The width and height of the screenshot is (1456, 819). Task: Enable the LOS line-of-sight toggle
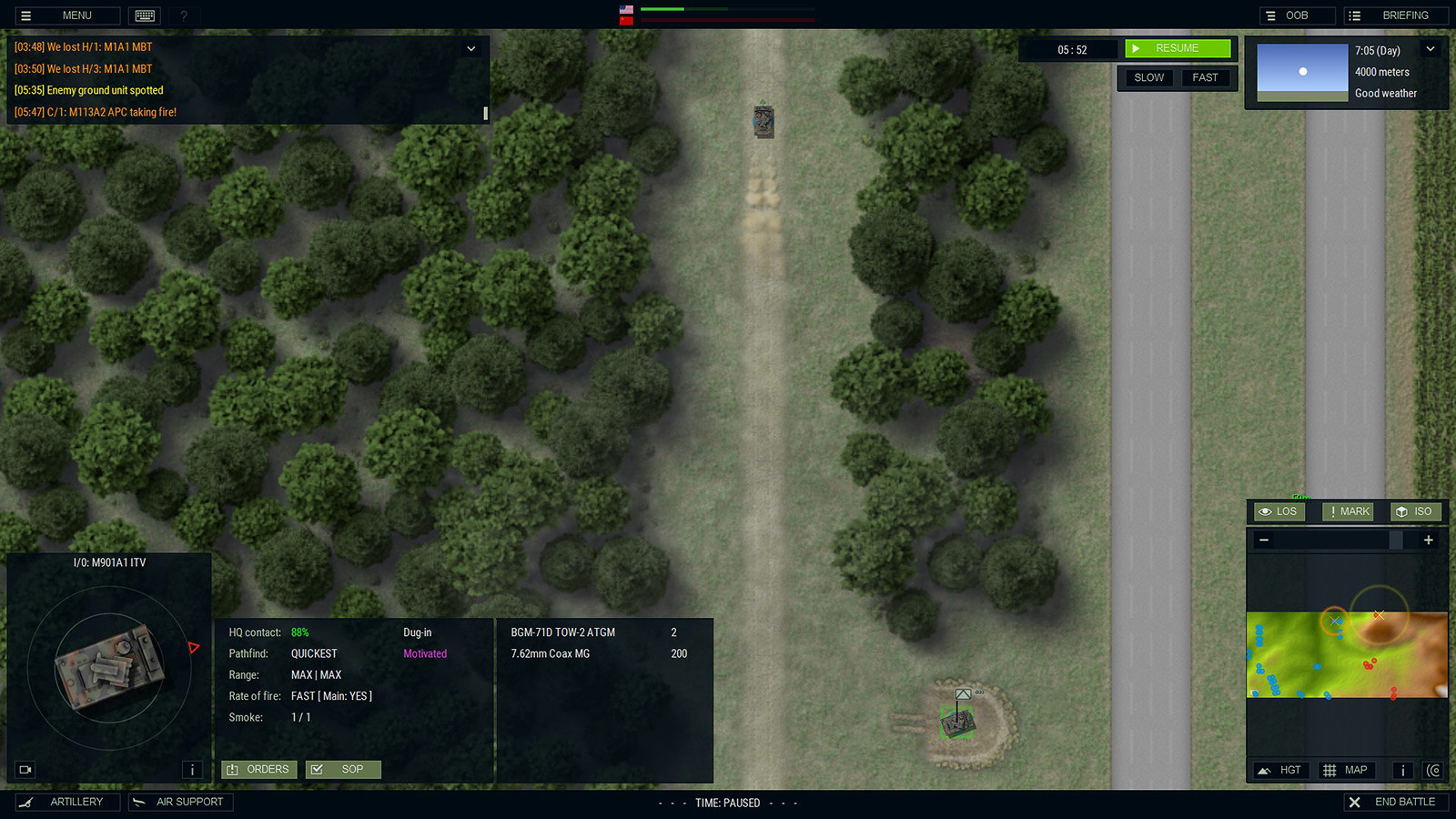(x=1278, y=511)
